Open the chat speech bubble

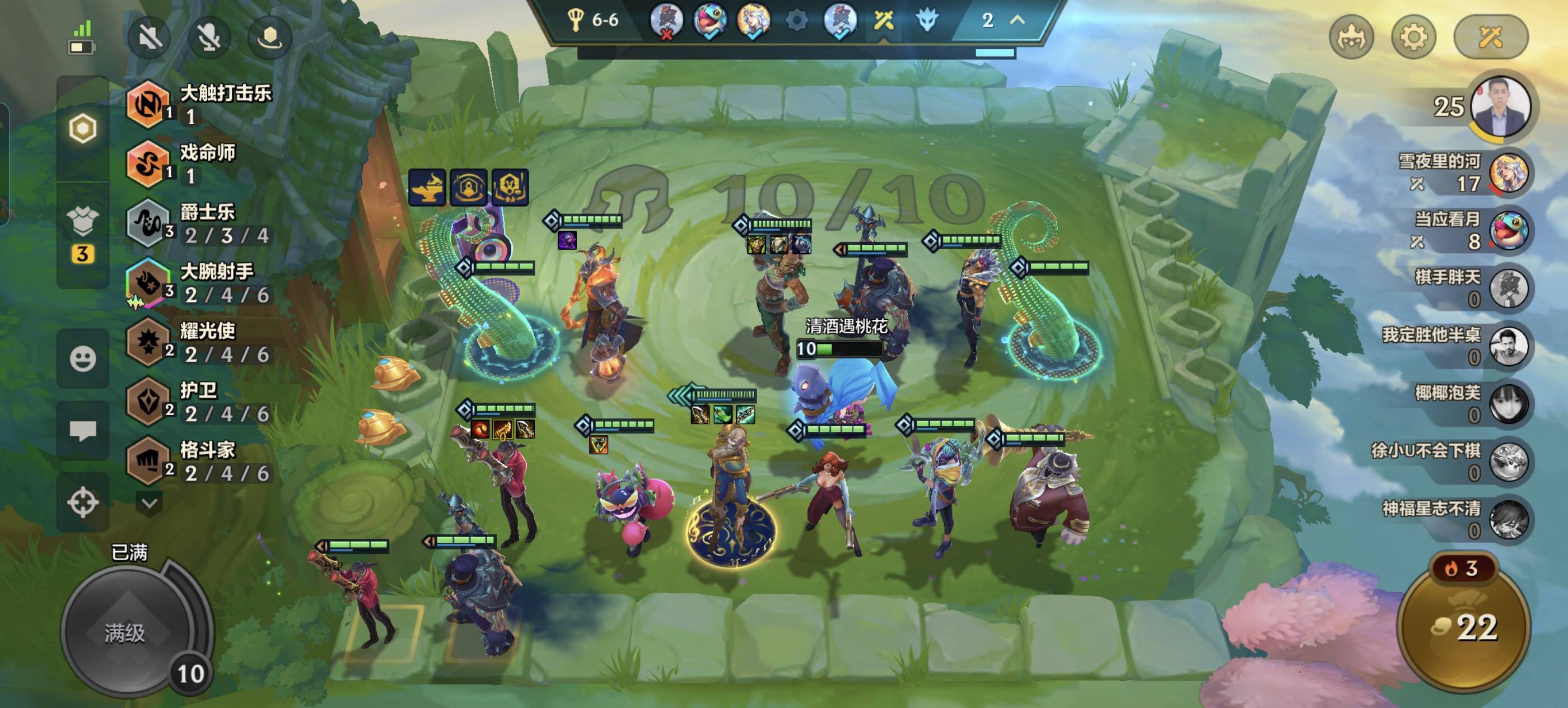click(x=83, y=431)
